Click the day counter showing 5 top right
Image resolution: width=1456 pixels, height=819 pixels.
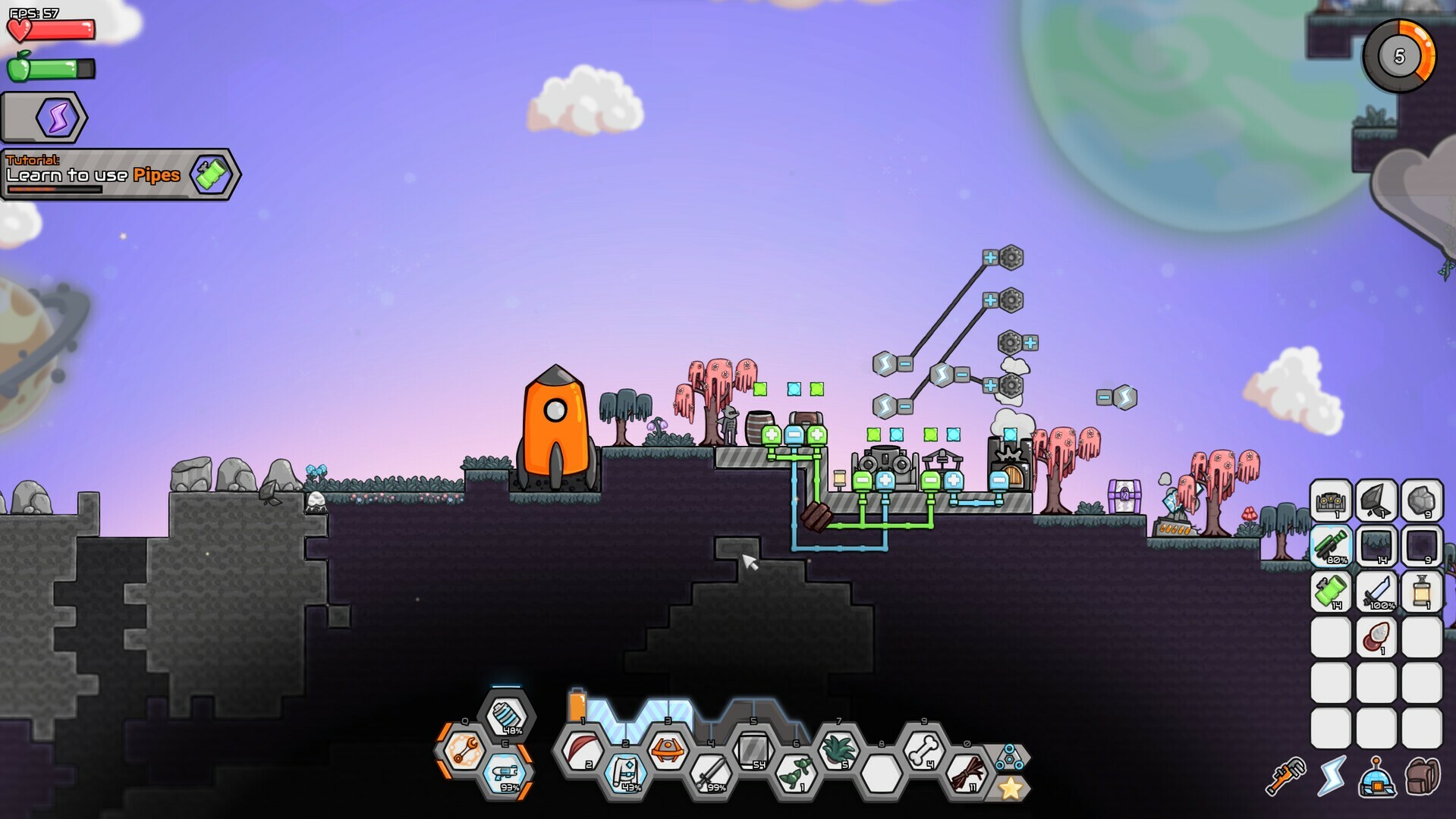pos(1398,55)
